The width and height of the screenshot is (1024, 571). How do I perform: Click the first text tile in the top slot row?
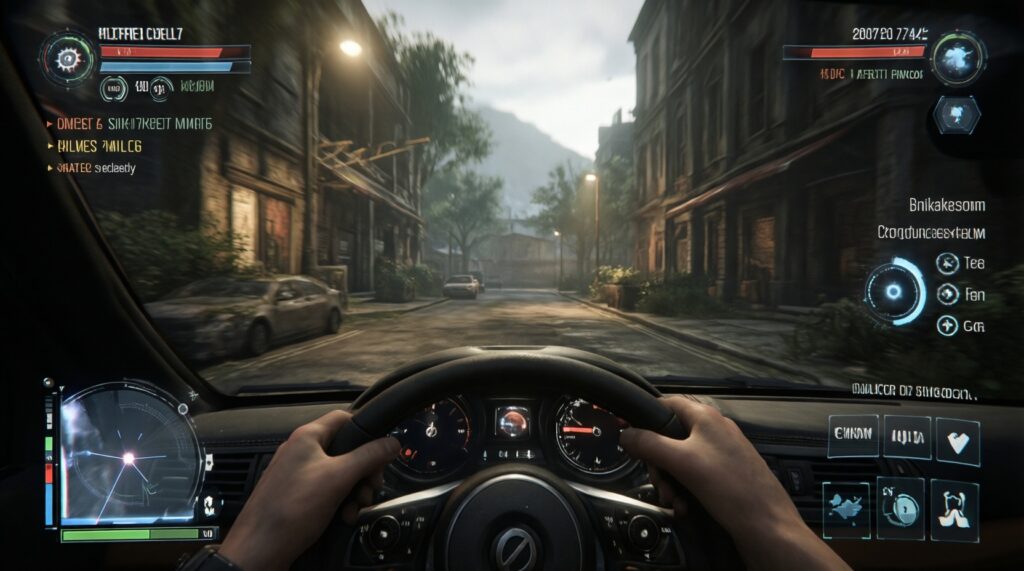coord(853,436)
